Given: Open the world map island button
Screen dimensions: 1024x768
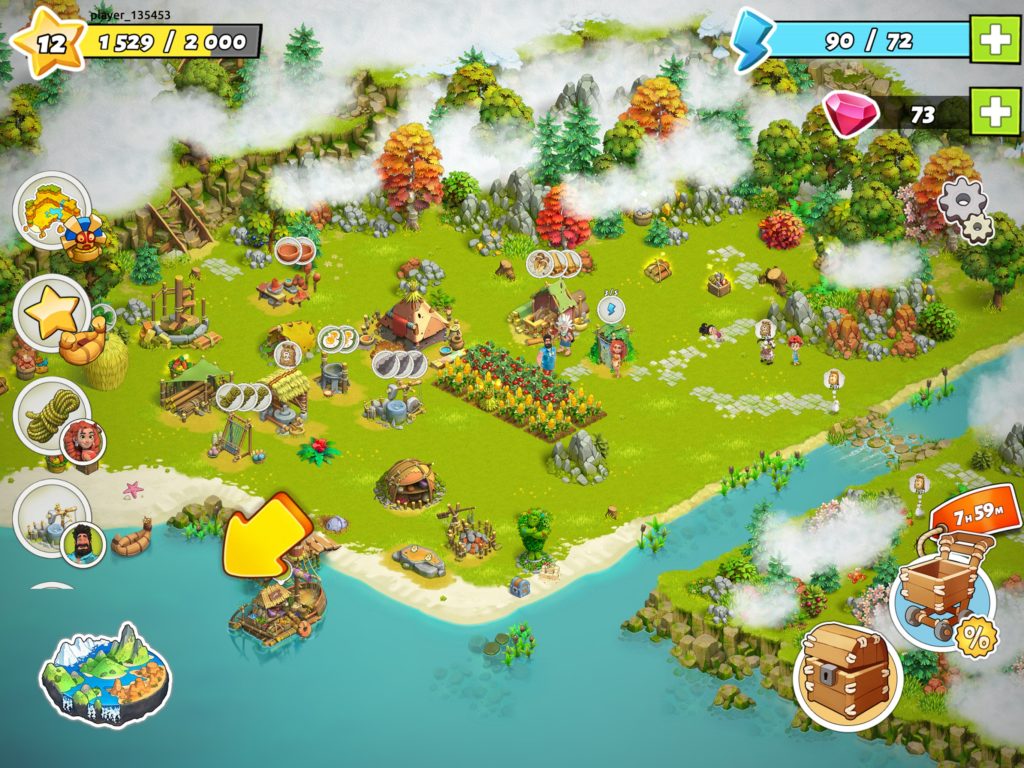Looking at the screenshot, I should (x=105, y=673).
